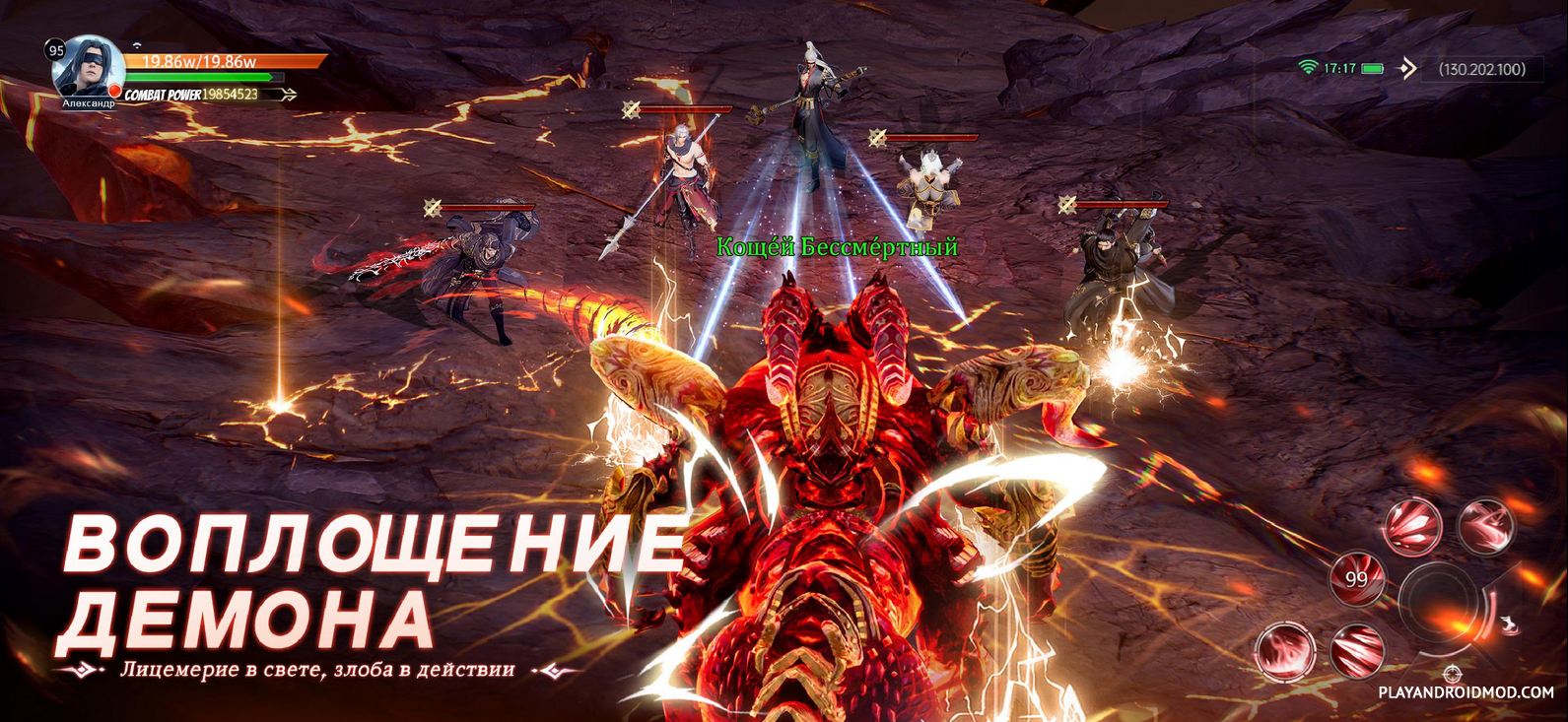Click the arrow icon beside the coordinates
Screen dimensions: 1568x722
click(1407, 68)
